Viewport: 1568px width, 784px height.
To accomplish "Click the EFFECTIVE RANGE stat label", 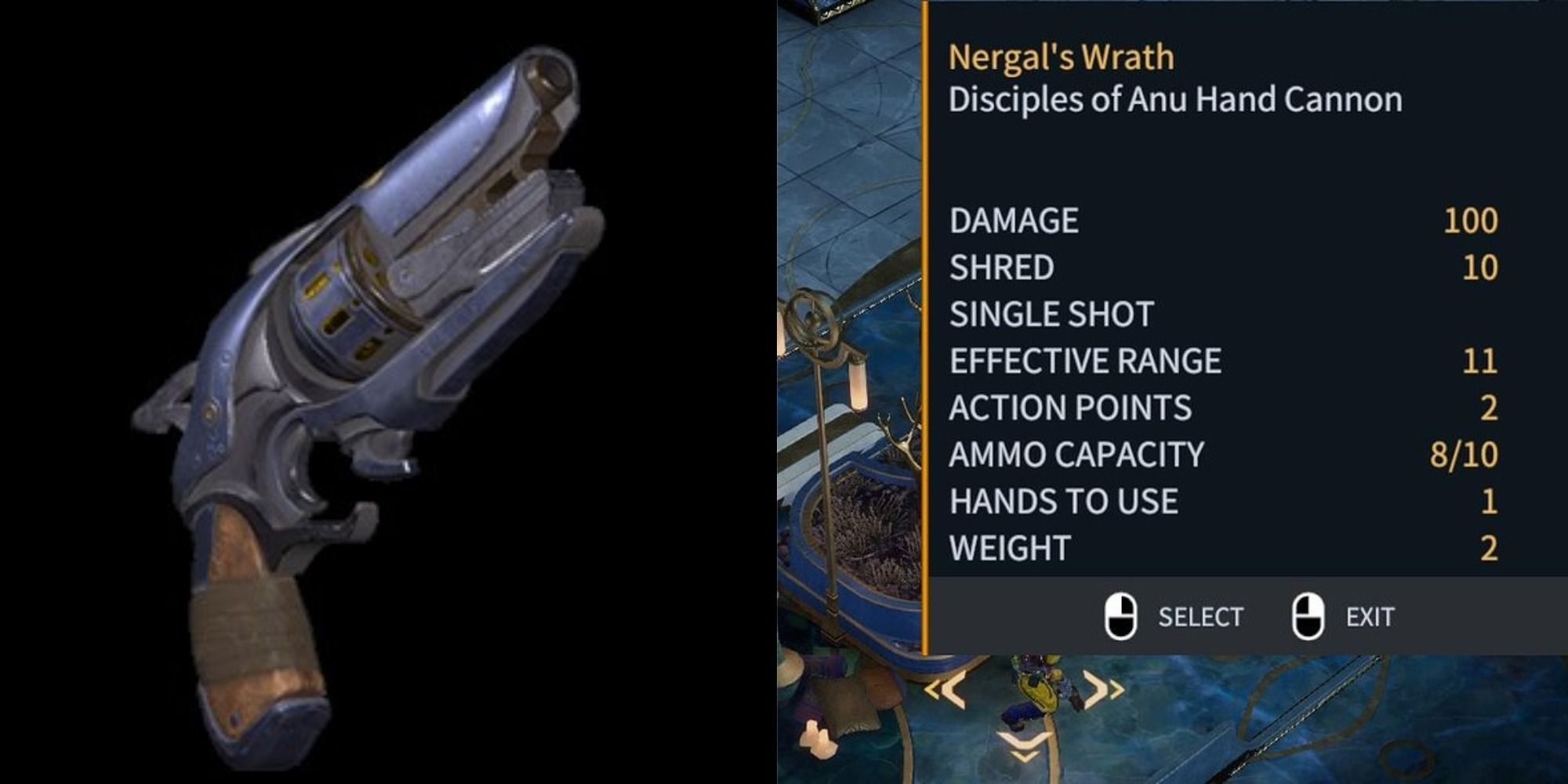I will click(x=1085, y=360).
